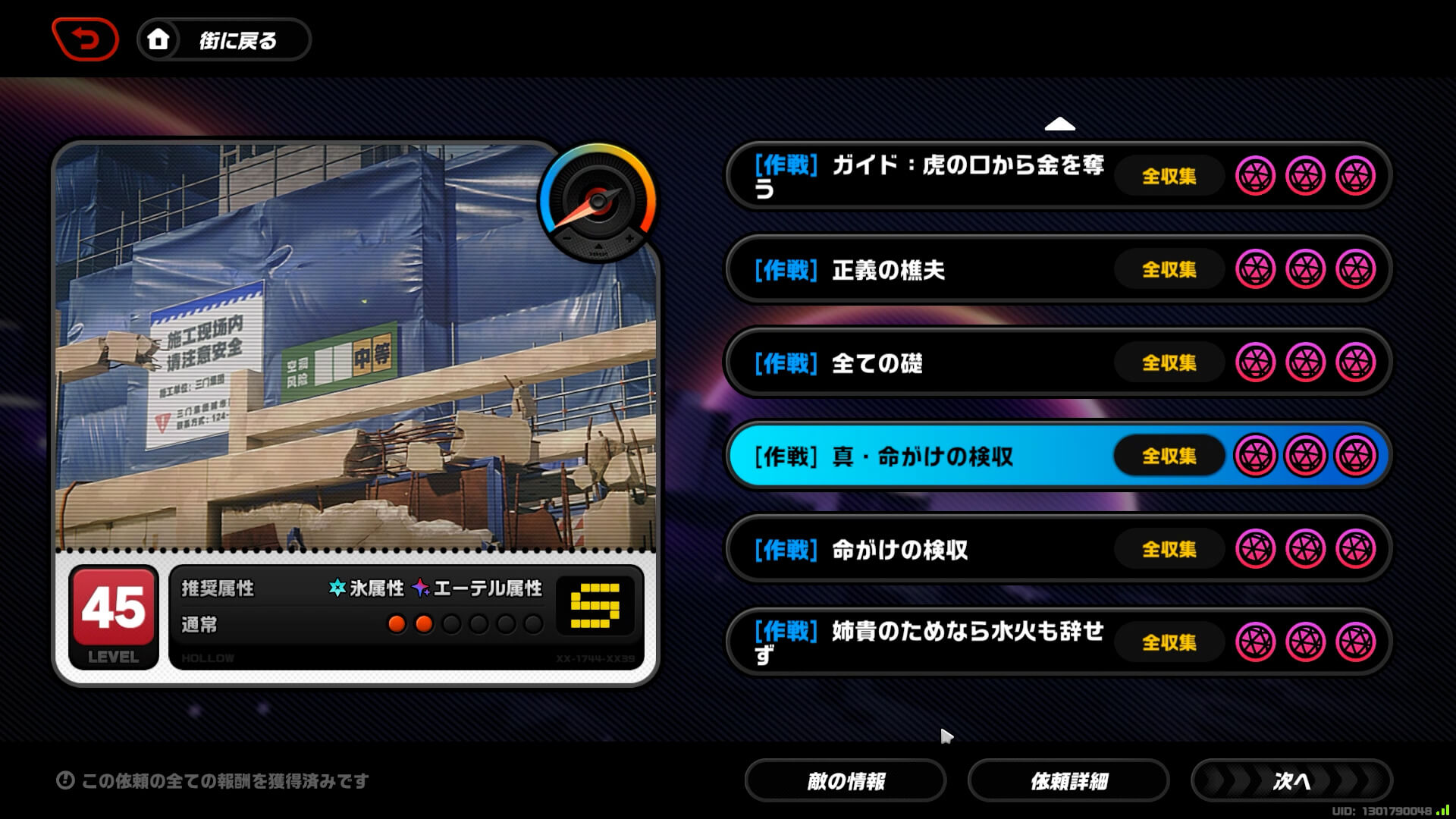This screenshot has width=1456, height=819.
Task: Click the 敵の情報 button
Action: pos(846,780)
